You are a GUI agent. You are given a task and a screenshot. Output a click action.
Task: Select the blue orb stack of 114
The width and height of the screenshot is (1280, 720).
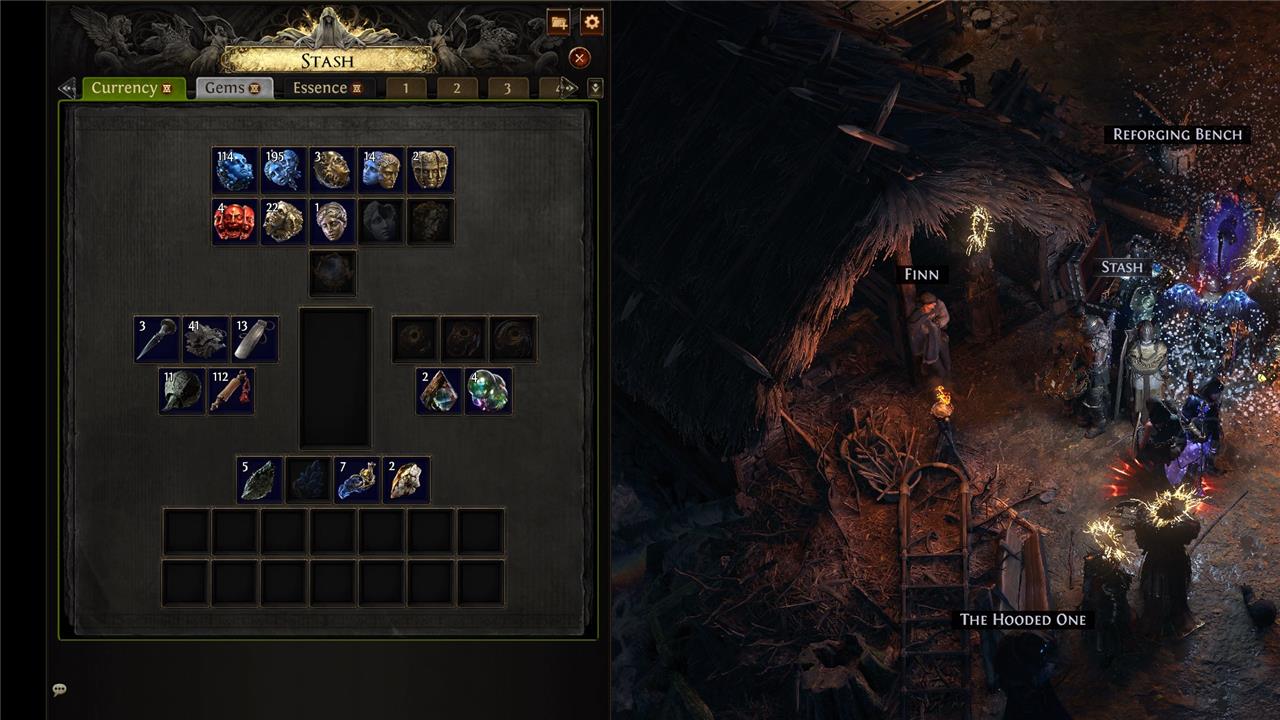pos(235,171)
